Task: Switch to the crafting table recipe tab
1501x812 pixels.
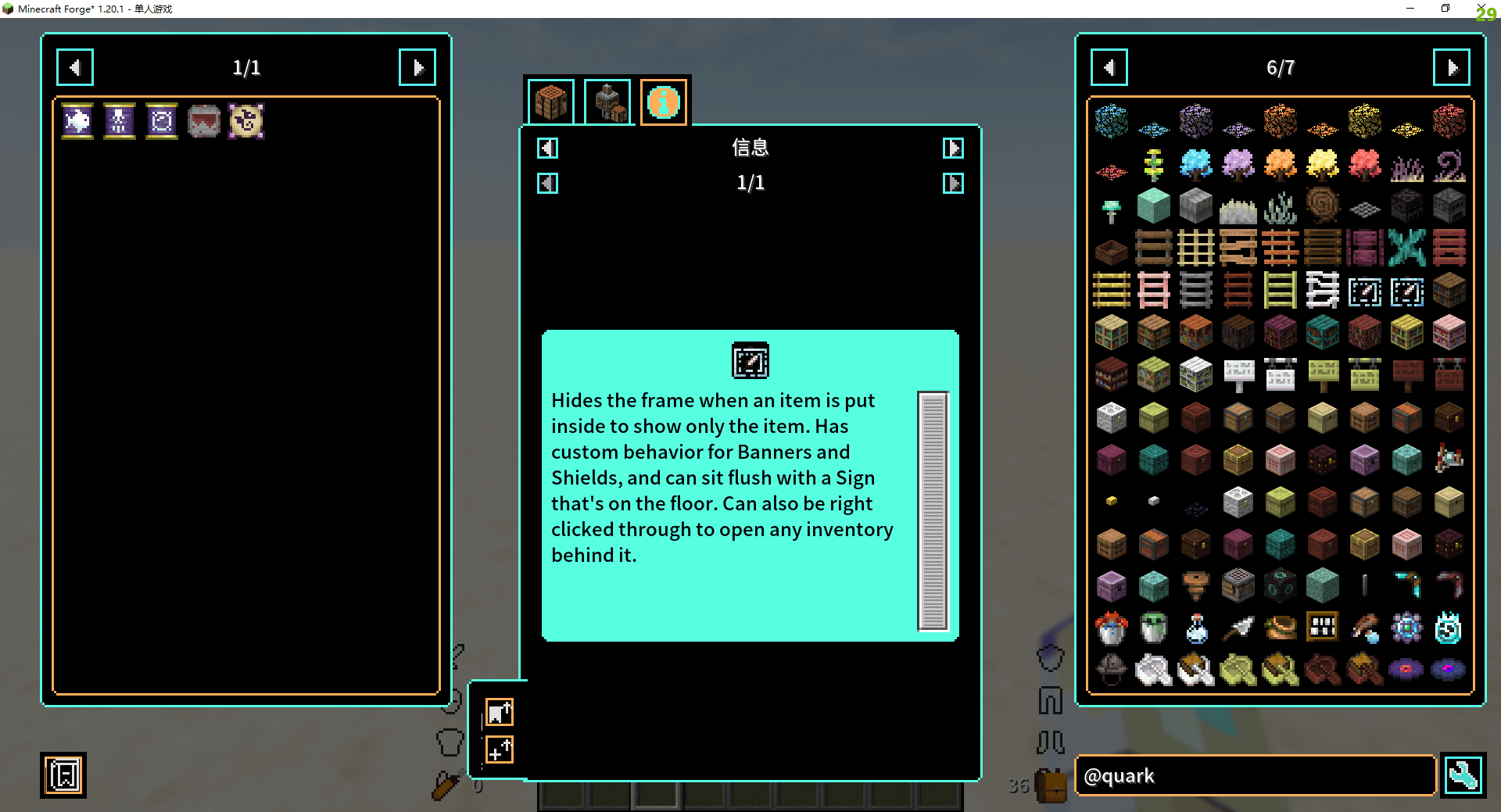Action: pyautogui.click(x=551, y=102)
